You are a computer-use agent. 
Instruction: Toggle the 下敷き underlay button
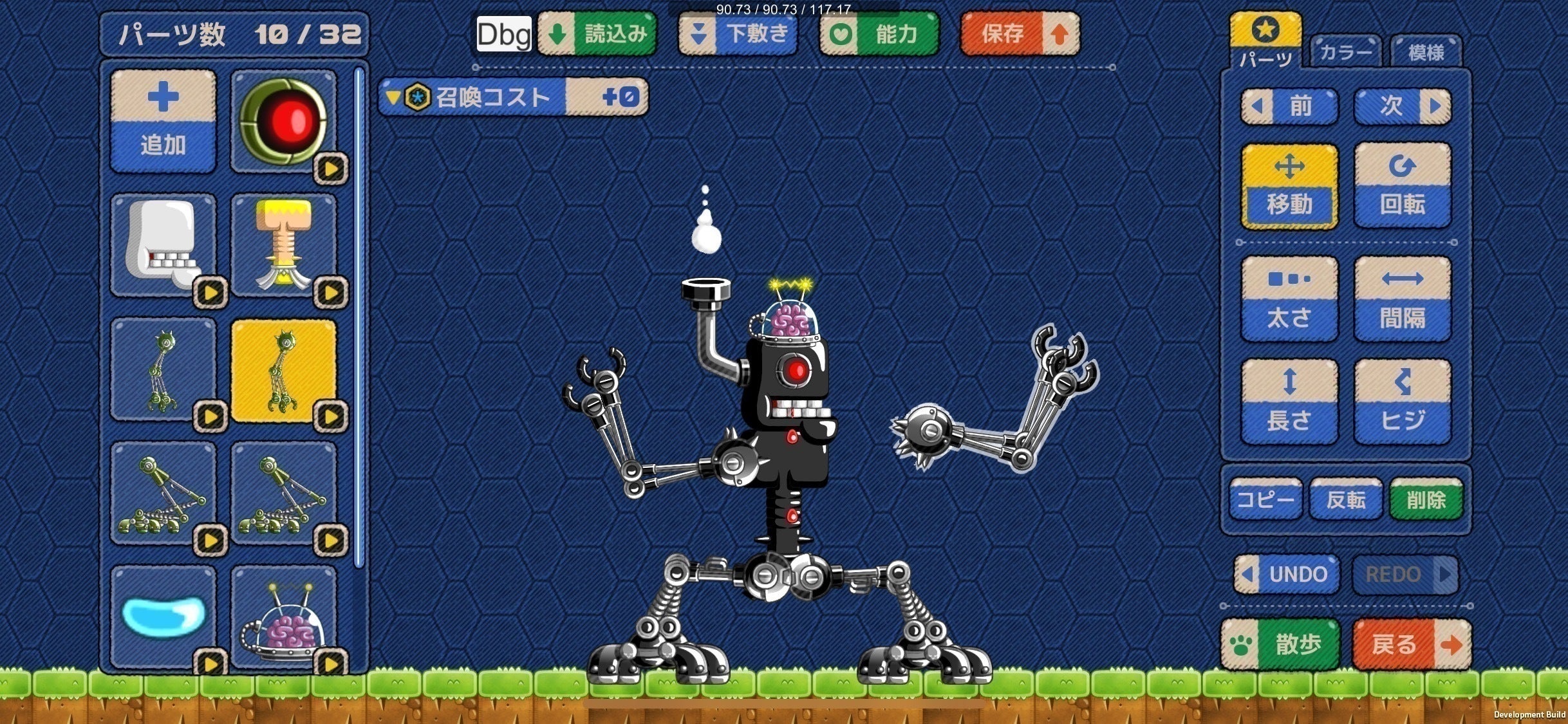tap(738, 33)
